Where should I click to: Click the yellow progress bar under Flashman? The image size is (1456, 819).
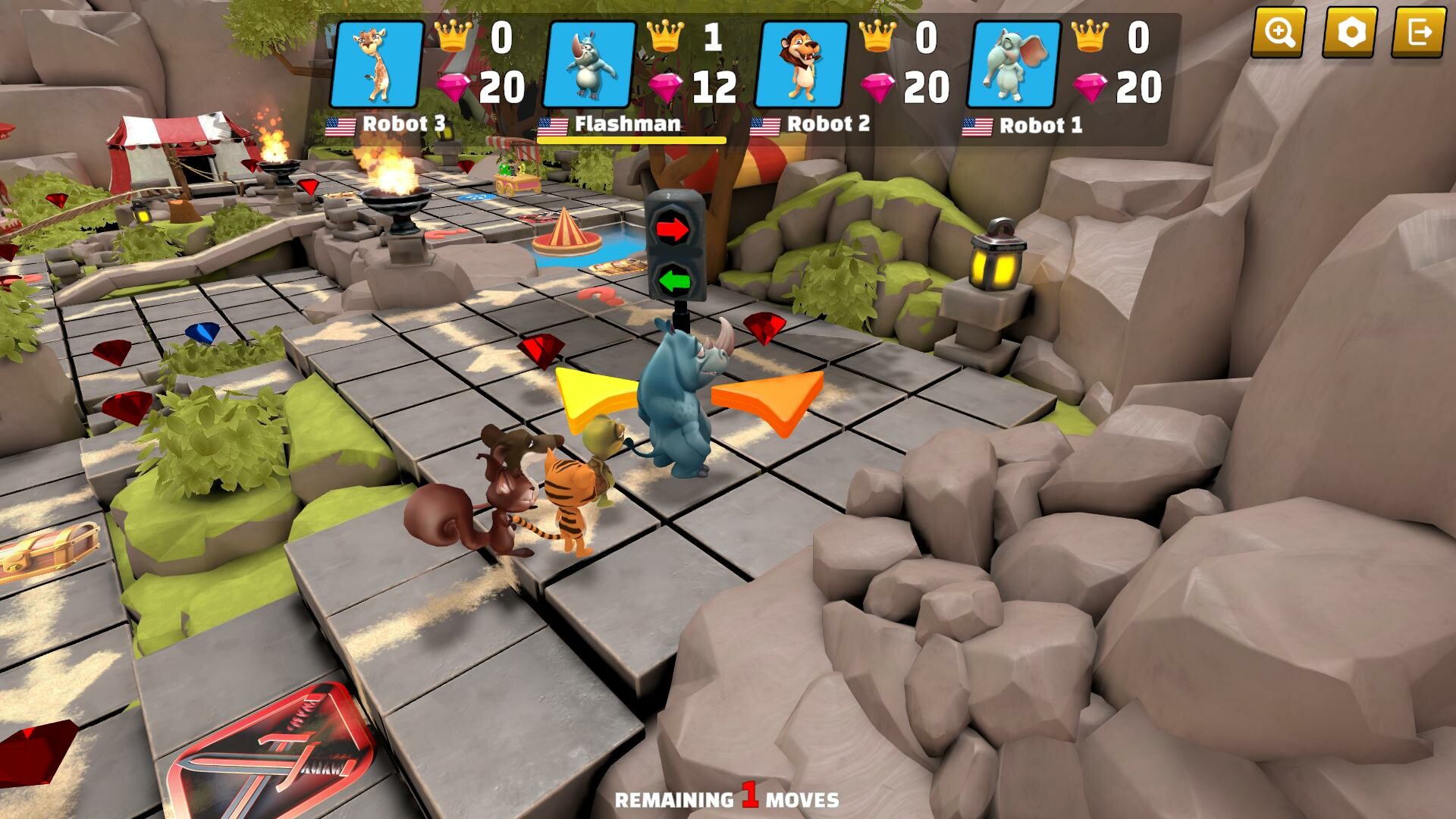[631, 140]
